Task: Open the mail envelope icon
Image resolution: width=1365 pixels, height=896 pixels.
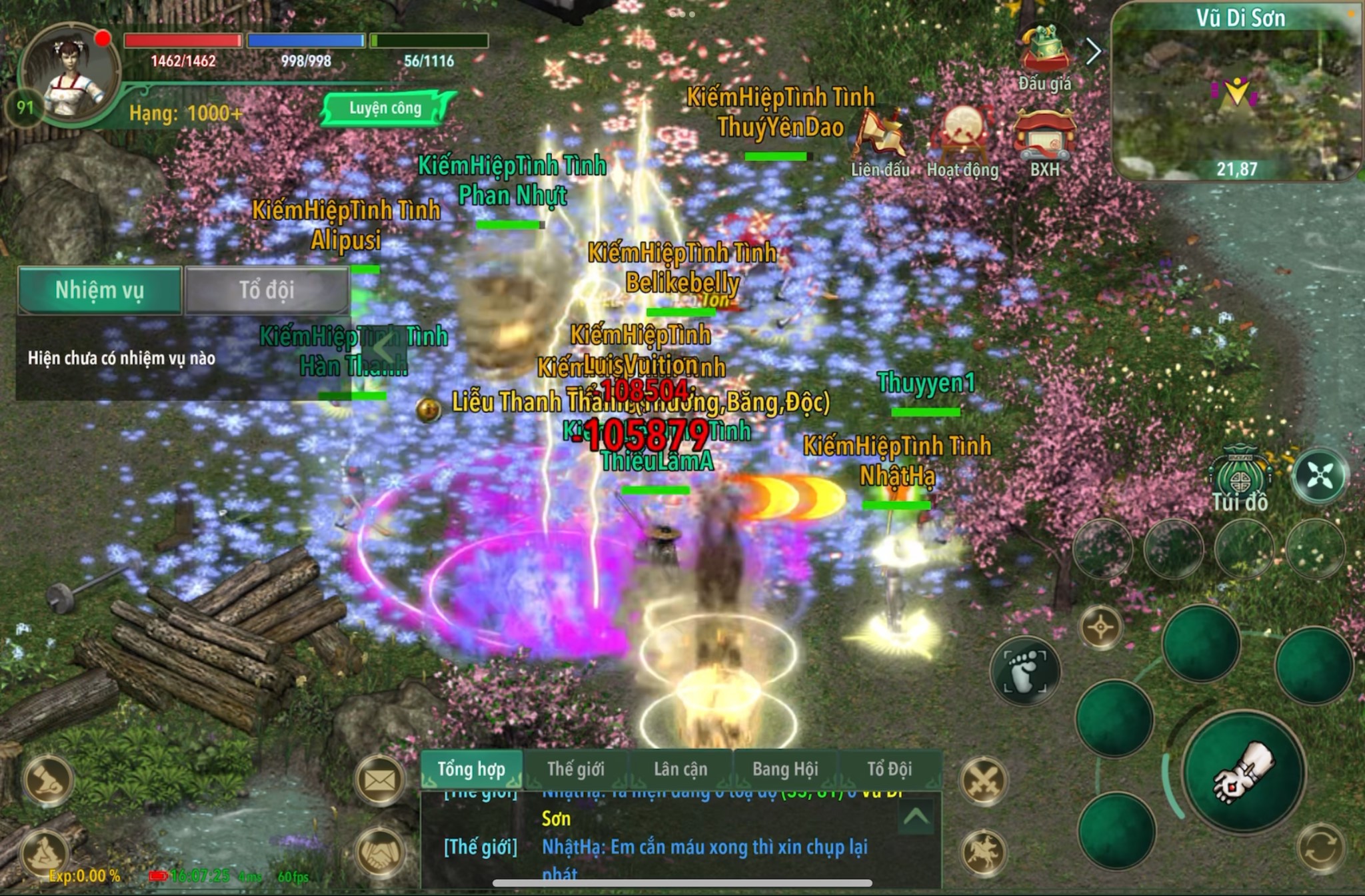Action: [380, 780]
